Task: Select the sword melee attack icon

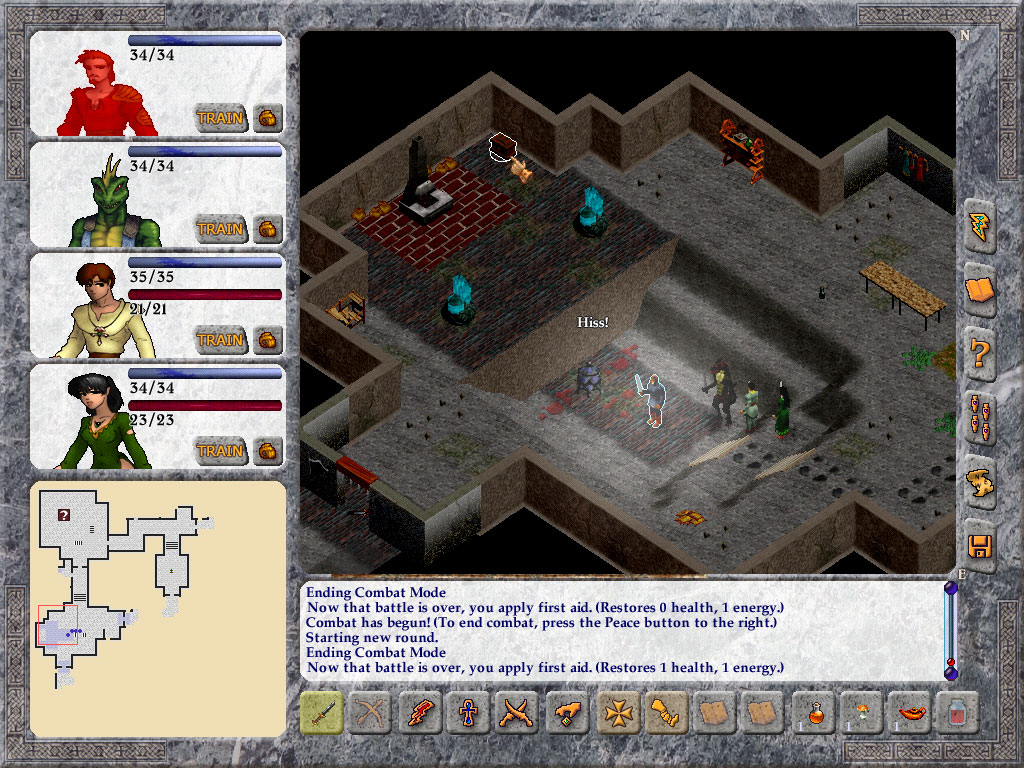Action: (322, 713)
